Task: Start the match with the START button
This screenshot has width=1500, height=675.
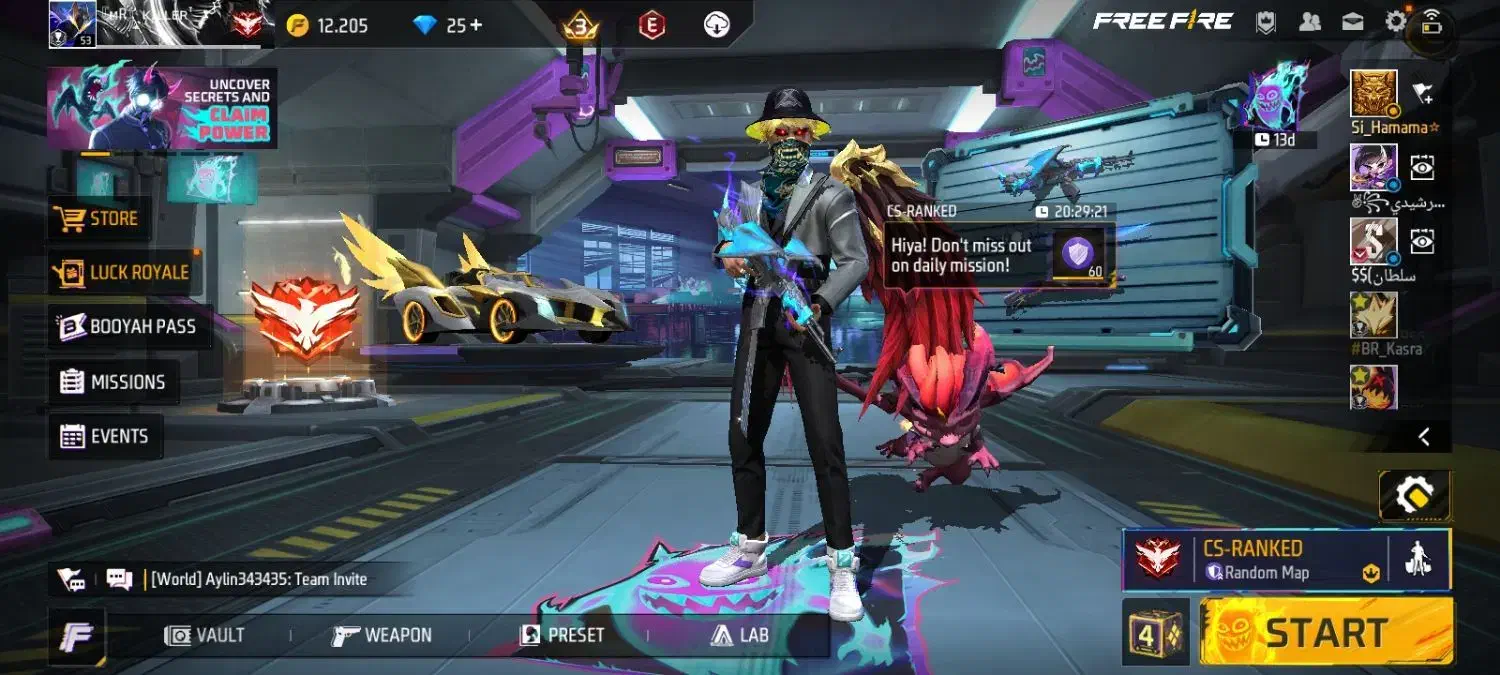Action: [x=1326, y=632]
